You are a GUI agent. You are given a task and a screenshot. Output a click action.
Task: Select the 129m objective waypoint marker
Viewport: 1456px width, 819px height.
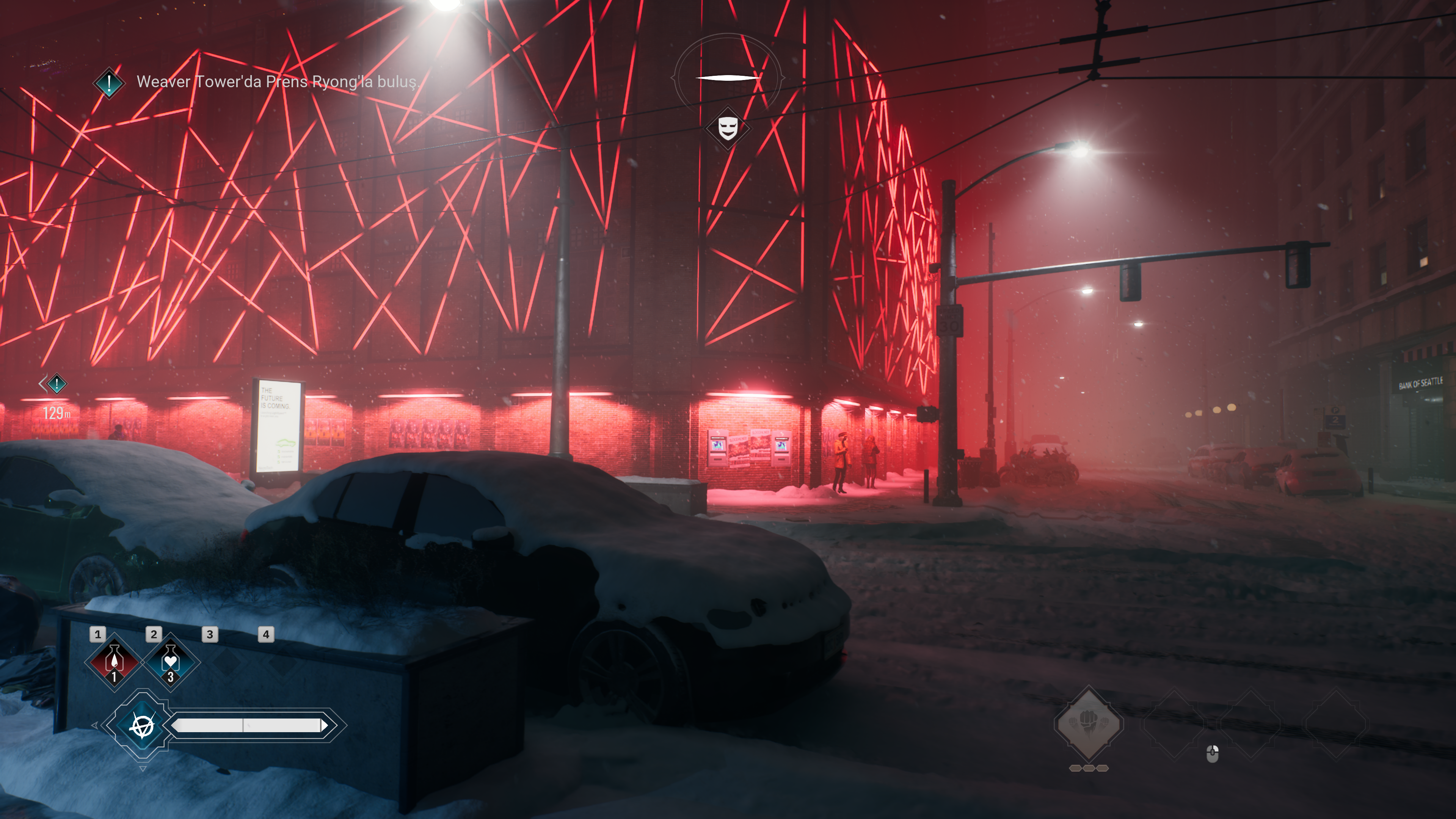(56, 384)
